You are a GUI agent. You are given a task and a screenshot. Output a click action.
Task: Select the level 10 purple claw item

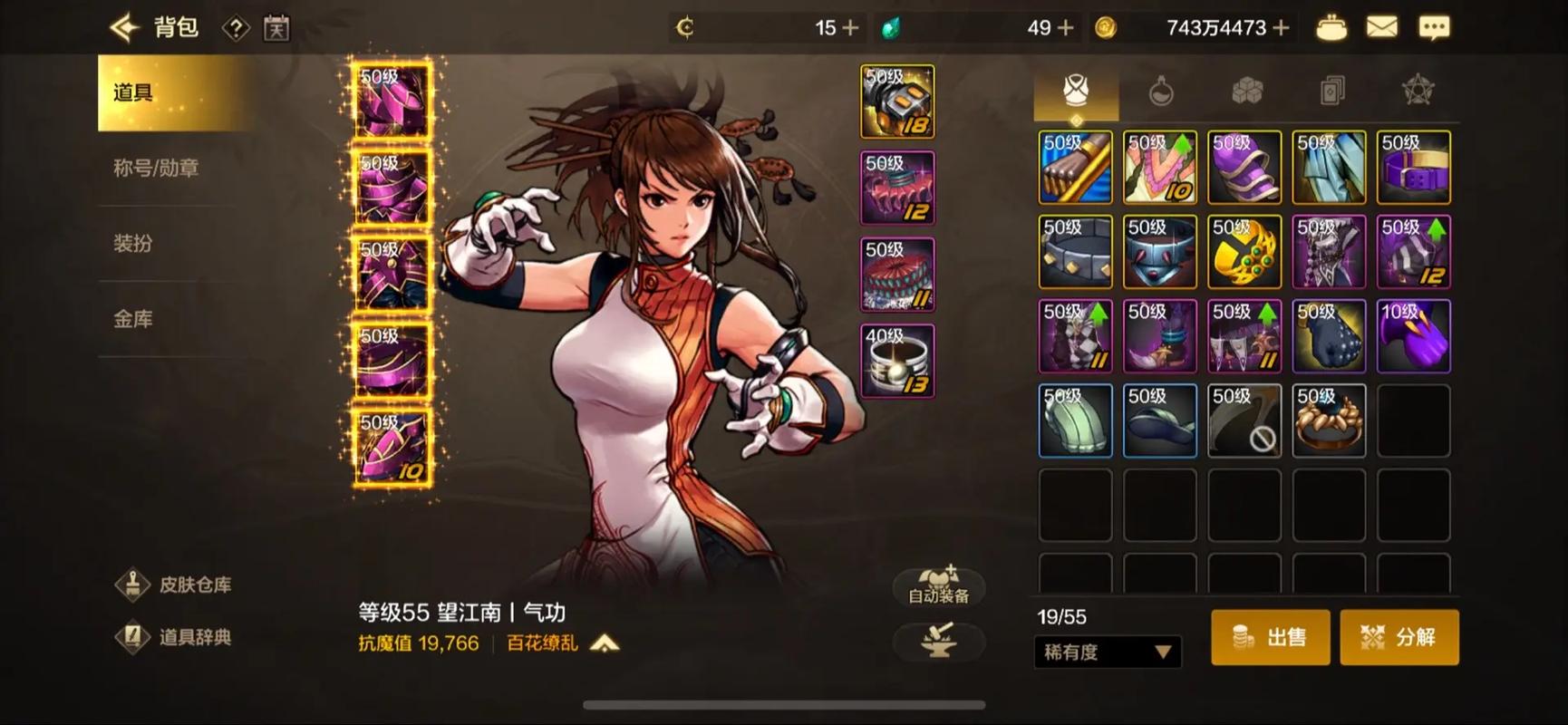pos(1413,336)
